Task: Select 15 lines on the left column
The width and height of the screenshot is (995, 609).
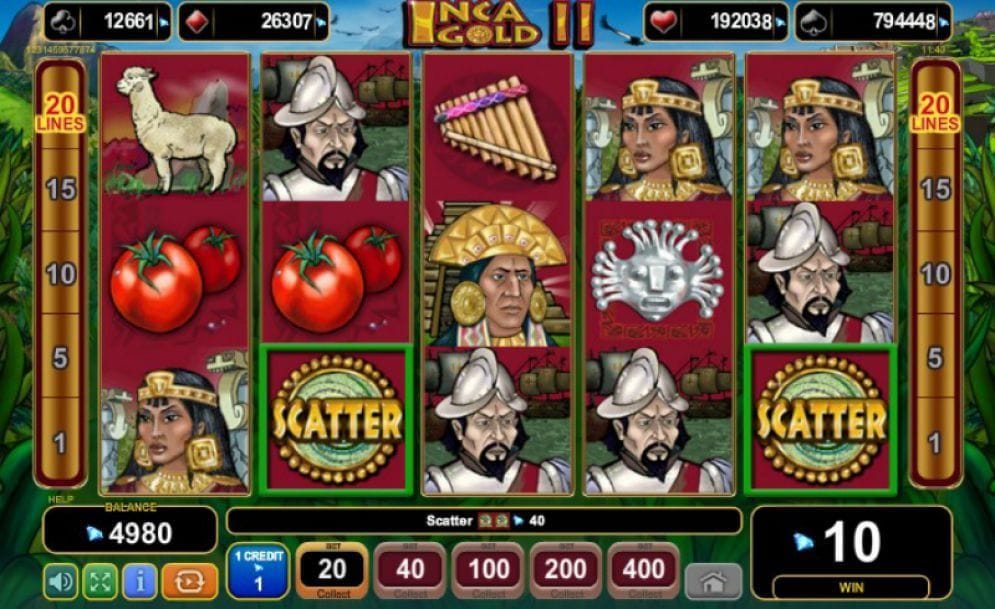Action: point(61,189)
